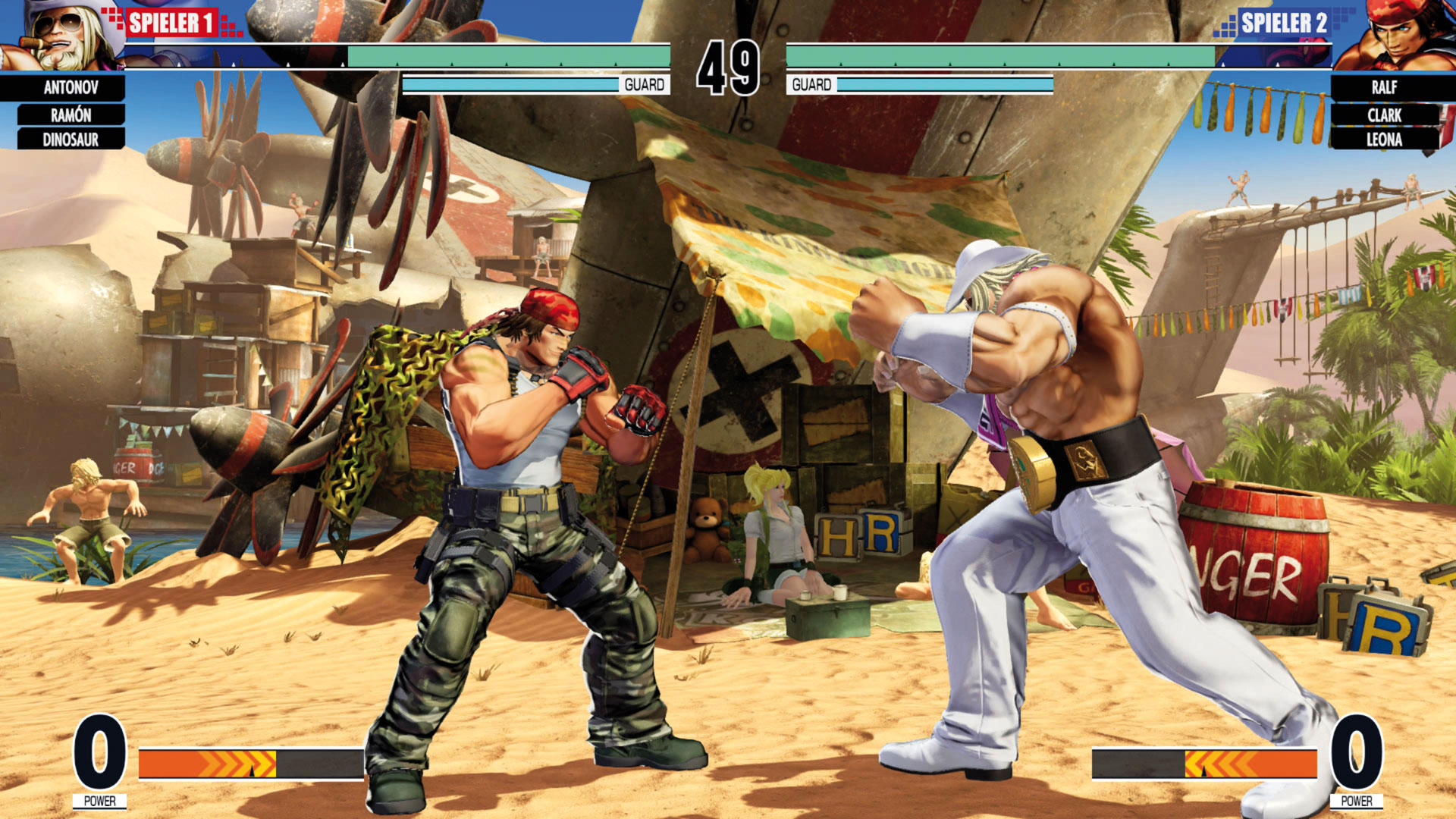Select Clark in Player 2's team list
This screenshot has height=819, width=1456.
tap(1384, 115)
